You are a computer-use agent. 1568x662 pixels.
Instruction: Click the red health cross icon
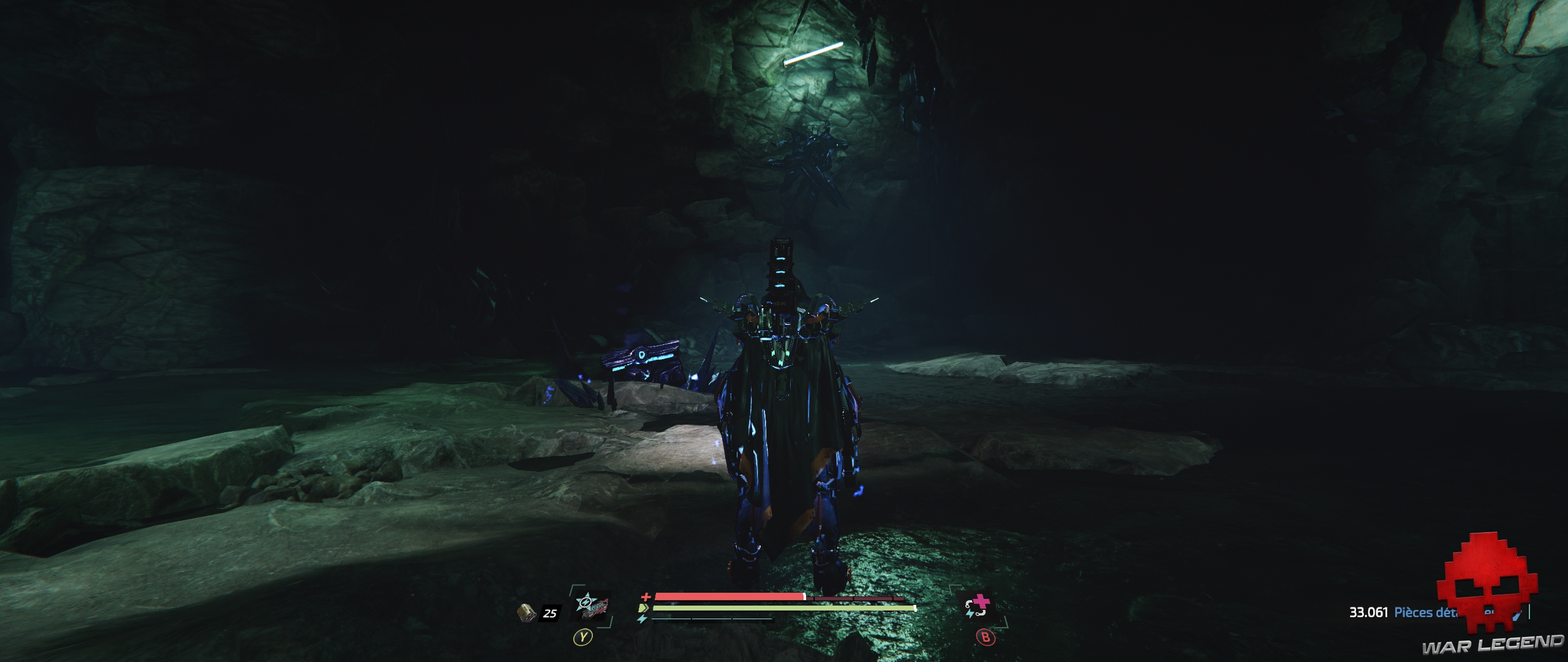tap(646, 596)
